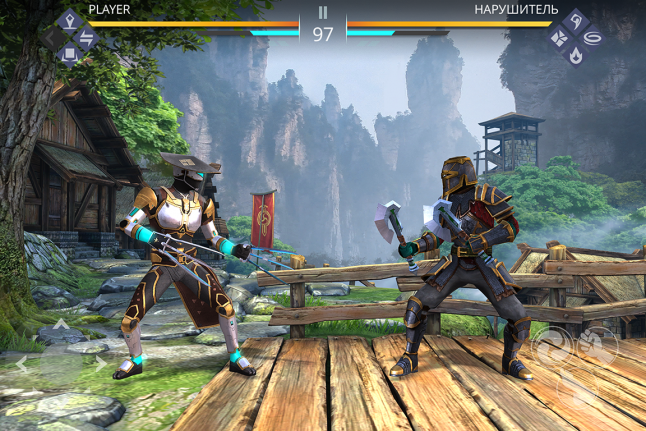The image size is (646, 431).
Task: Select the player's square-on-base perk icon
Action: pyautogui.click(x=68, y=55)
